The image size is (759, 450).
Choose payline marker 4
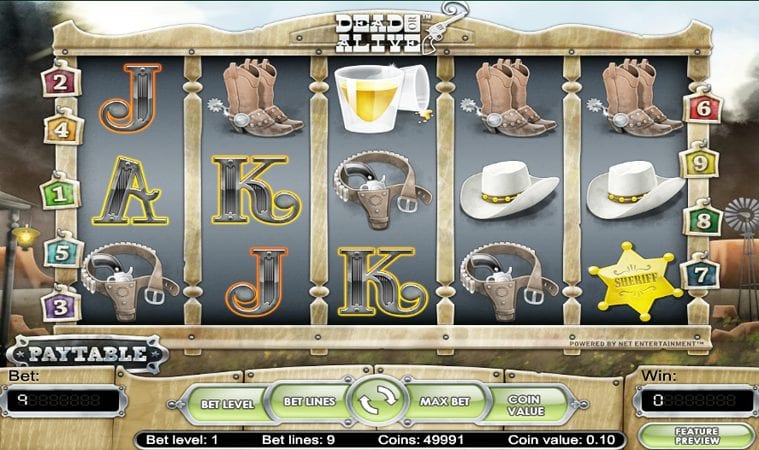point(61,129)
